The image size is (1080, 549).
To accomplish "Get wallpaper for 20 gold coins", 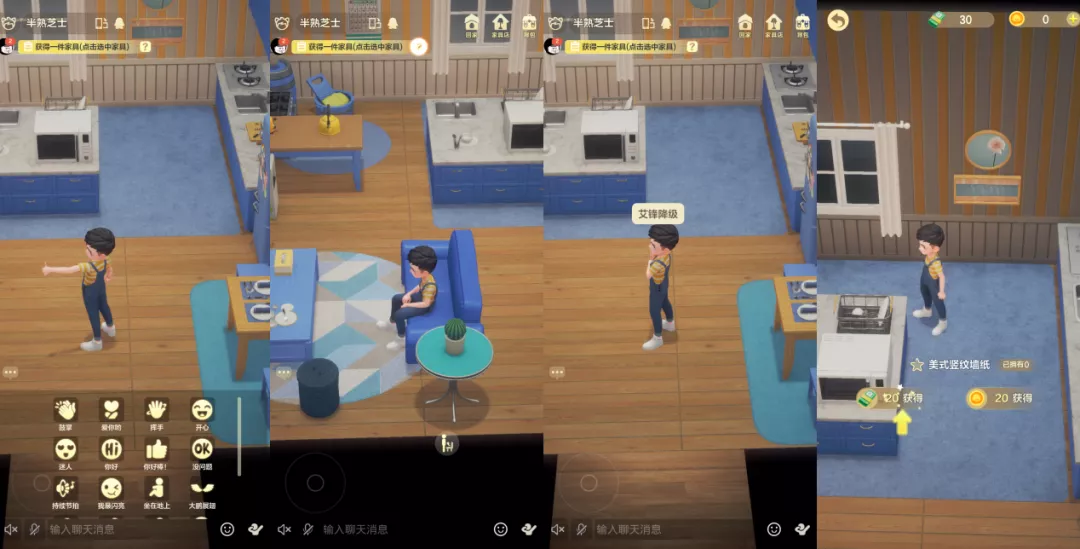I will coord(999,398).
